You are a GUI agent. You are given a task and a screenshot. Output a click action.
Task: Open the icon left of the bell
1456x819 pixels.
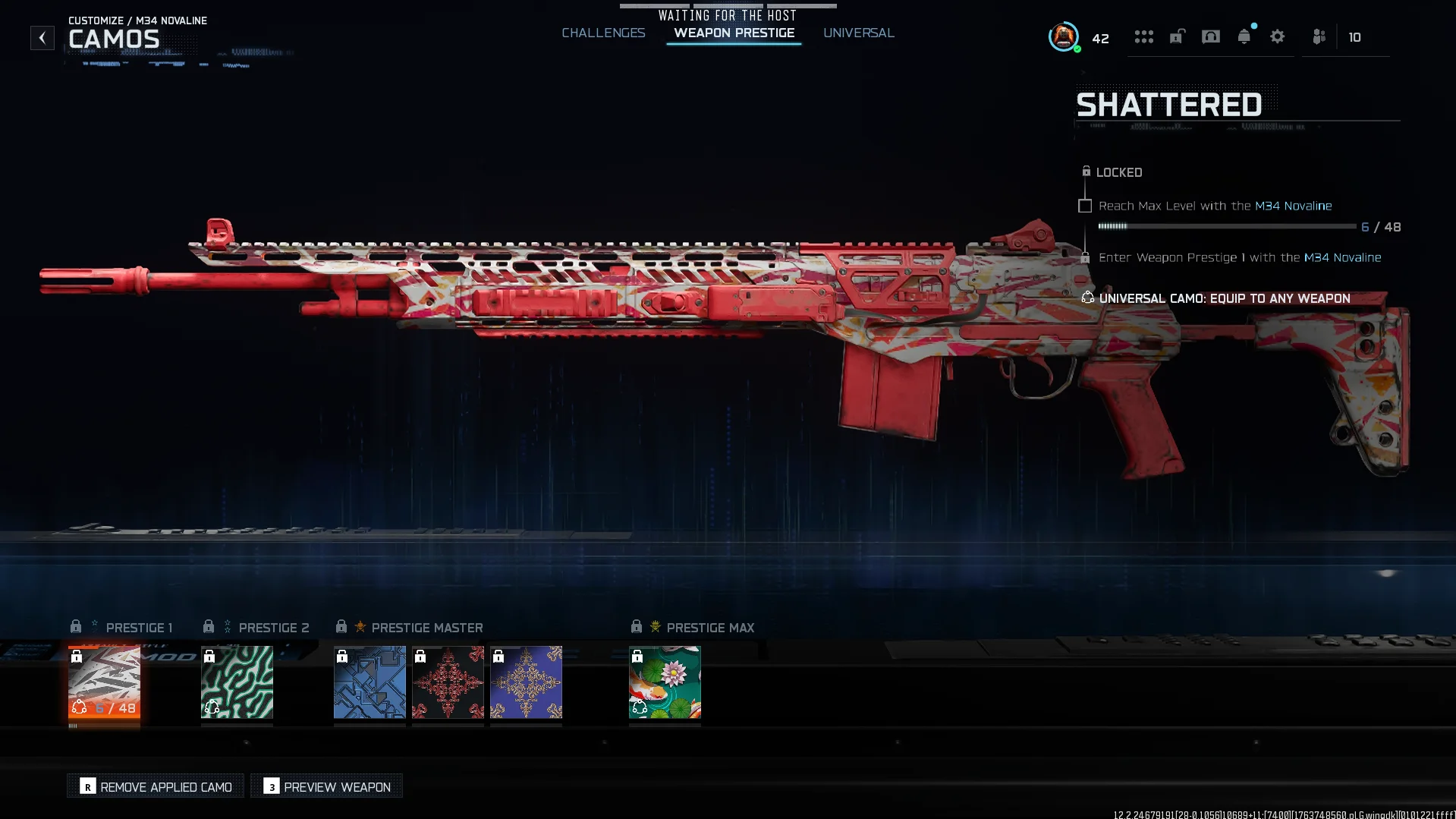tap(1210, 36)
